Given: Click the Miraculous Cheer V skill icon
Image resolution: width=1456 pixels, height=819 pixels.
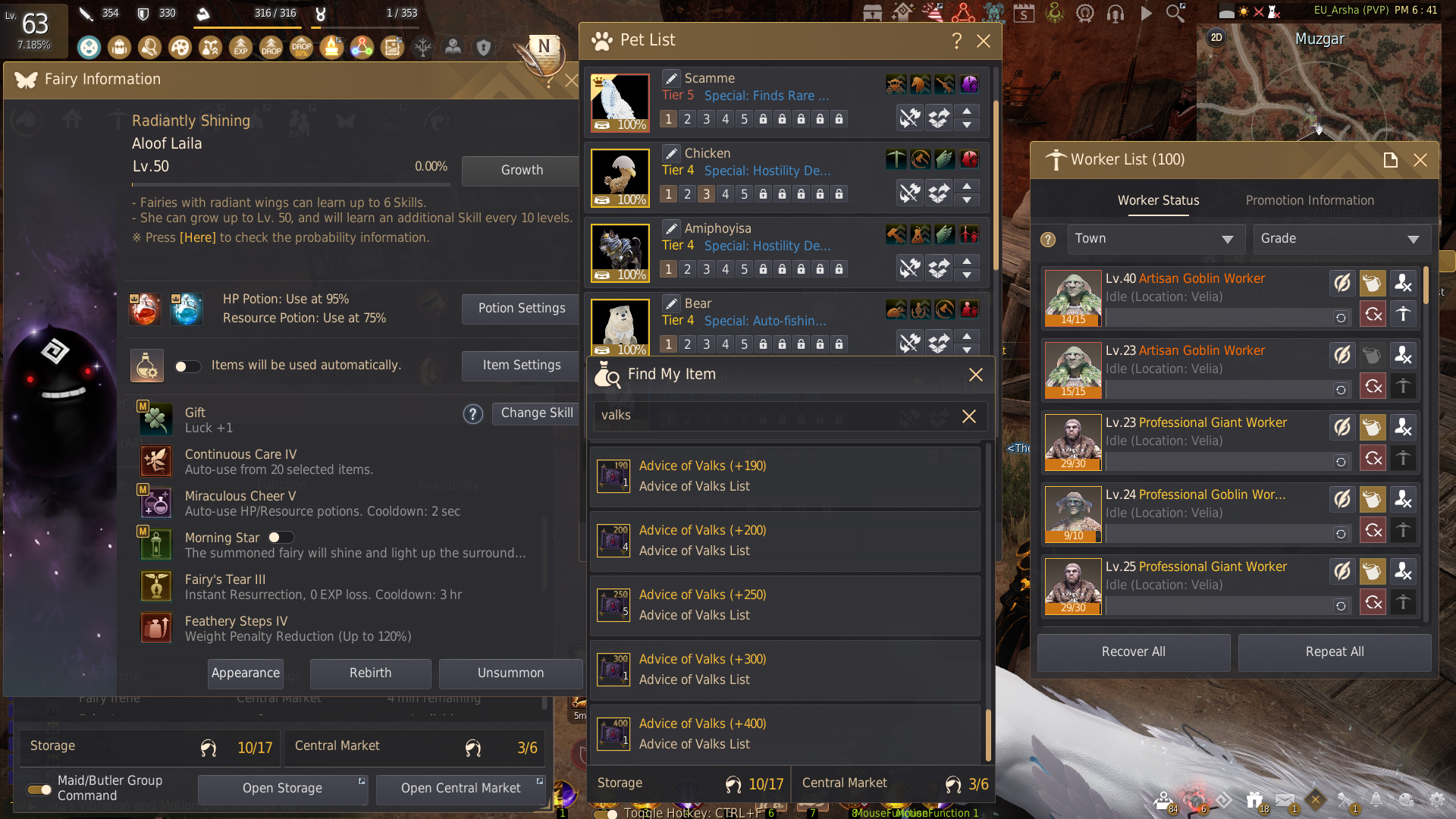Looking at the screenshot, I should [x=155, y=502].
